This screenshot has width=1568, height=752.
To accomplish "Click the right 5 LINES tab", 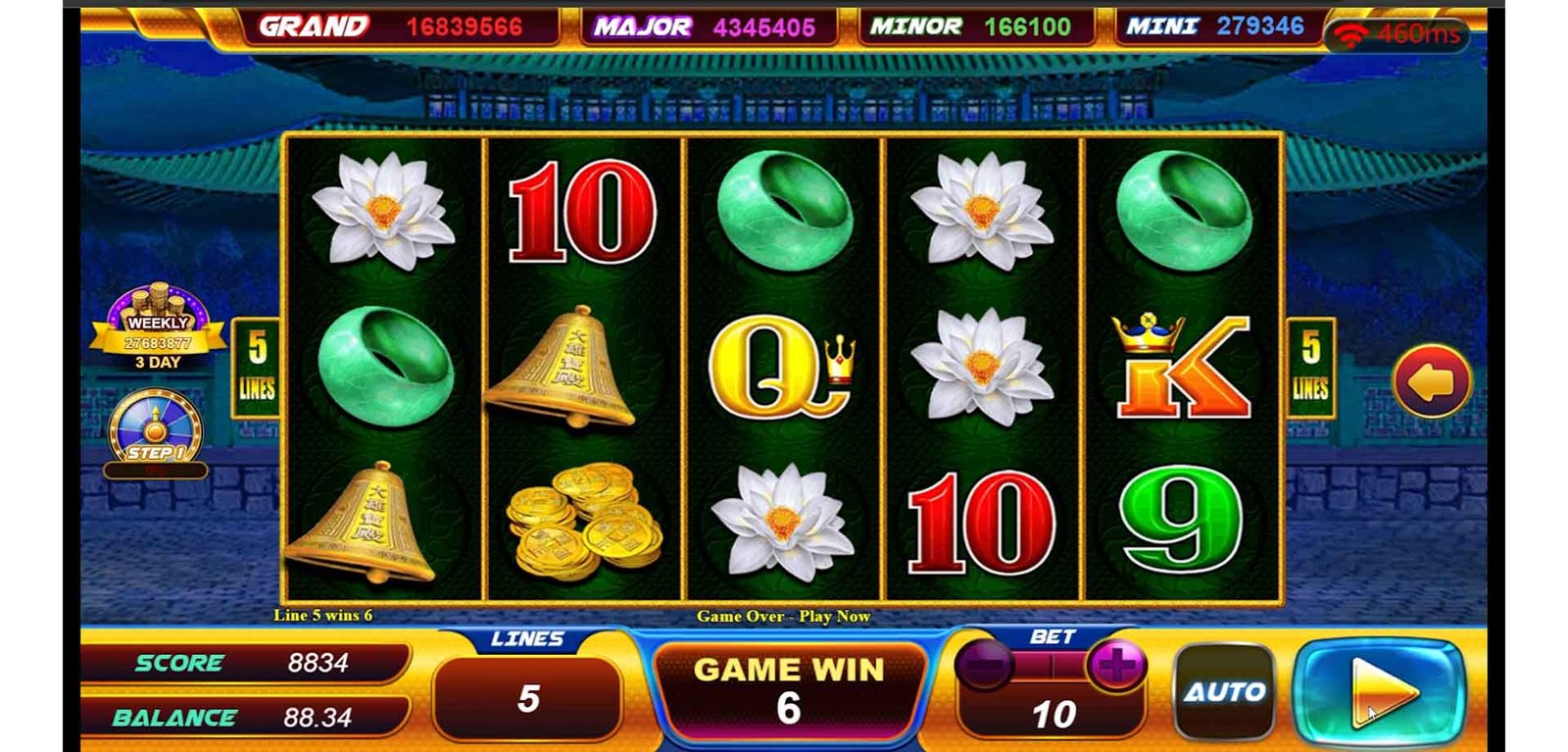I will [1310, 368].
